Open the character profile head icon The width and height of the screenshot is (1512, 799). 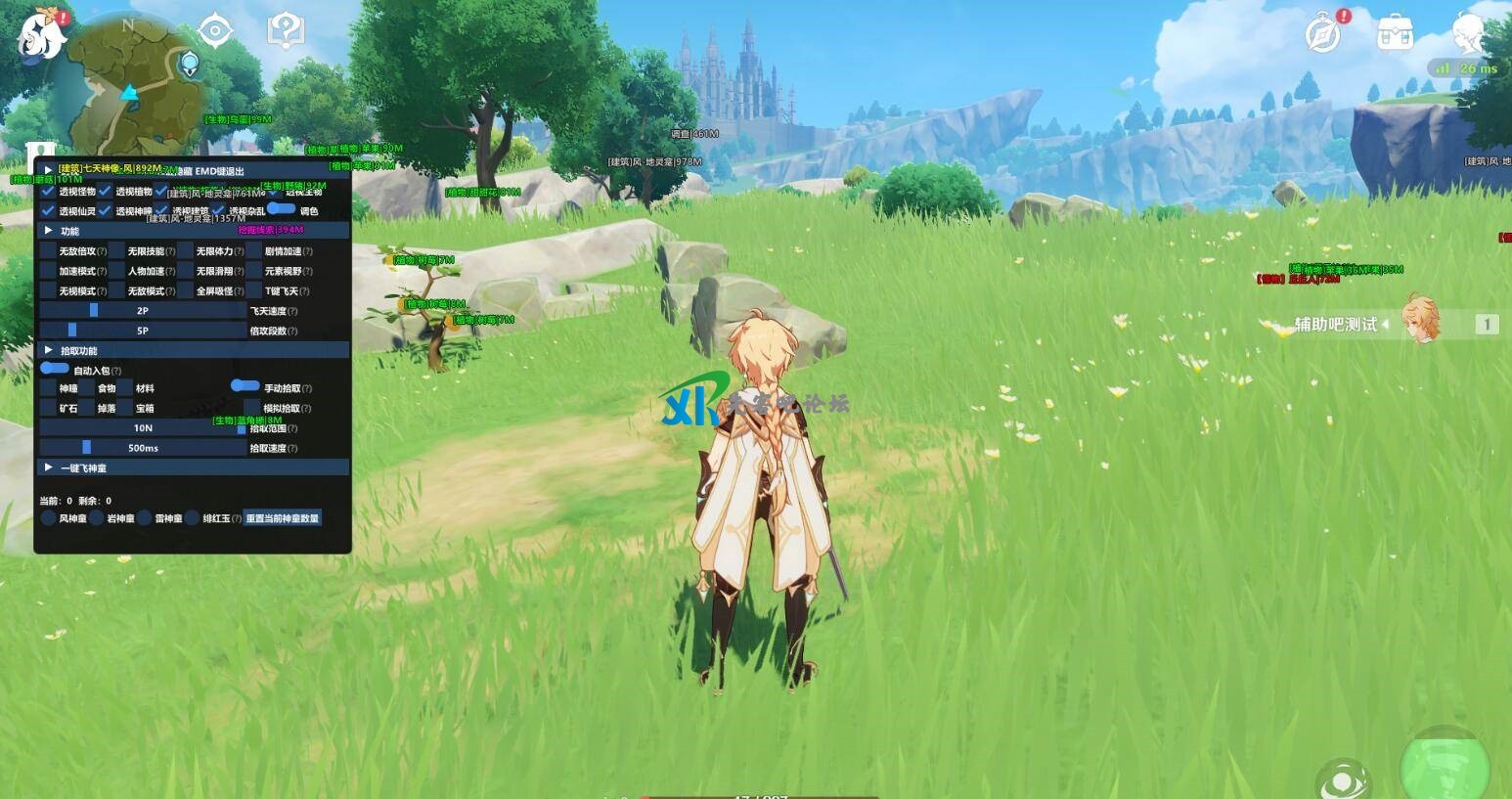point(1467,34)
